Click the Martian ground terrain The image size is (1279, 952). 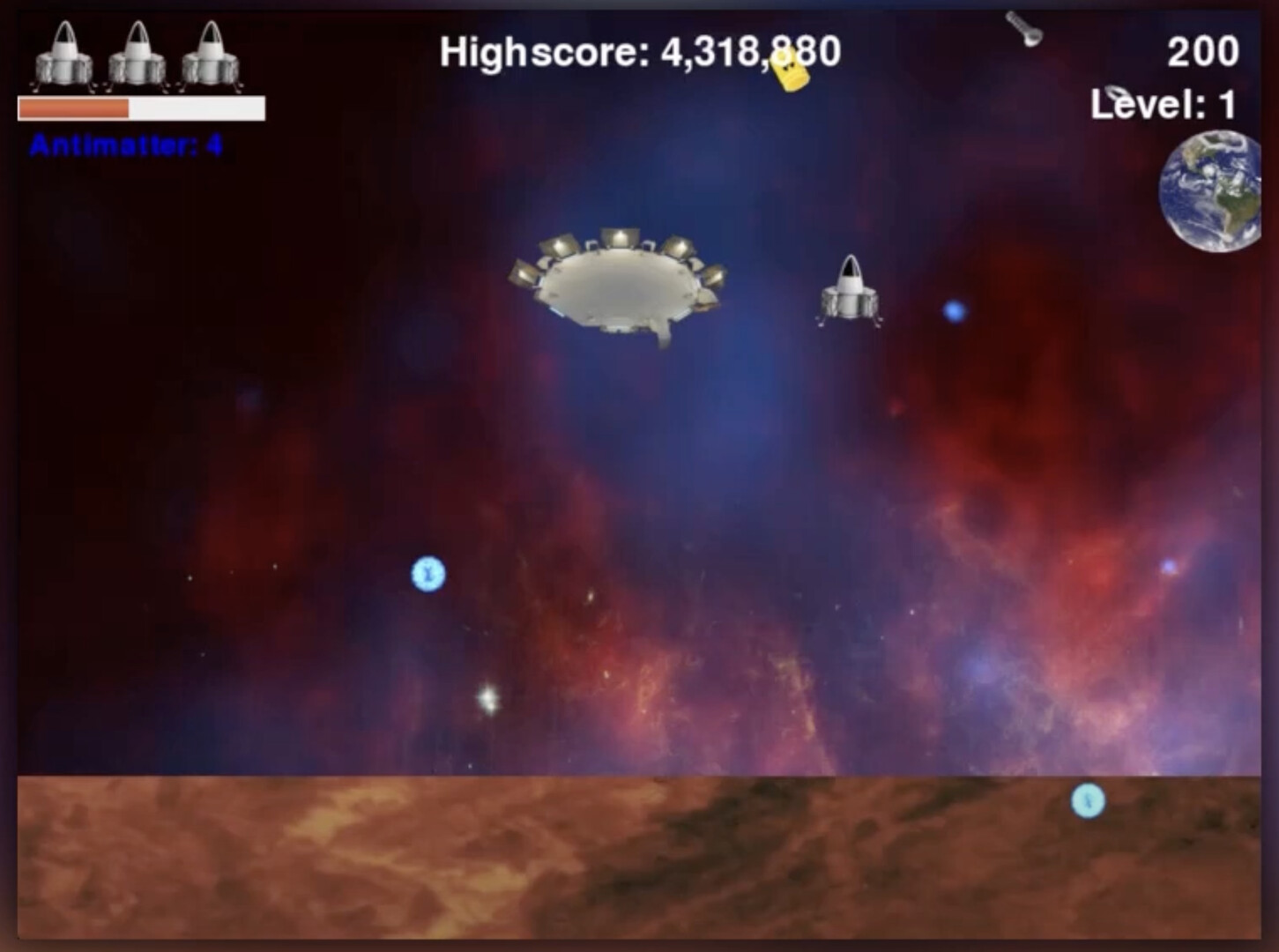(x=617, y=864)
